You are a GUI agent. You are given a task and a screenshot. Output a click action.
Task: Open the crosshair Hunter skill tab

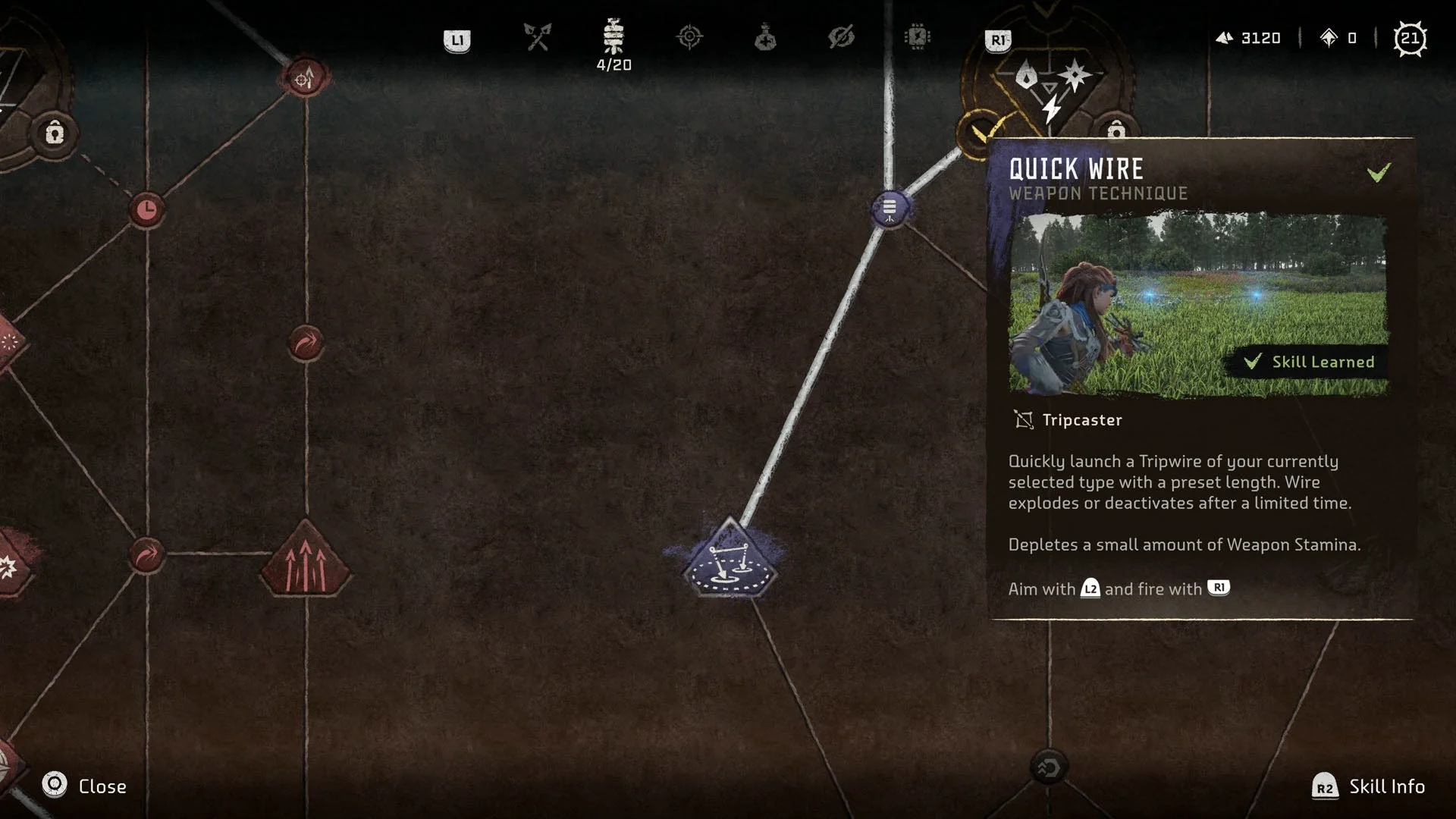point(689,37)
